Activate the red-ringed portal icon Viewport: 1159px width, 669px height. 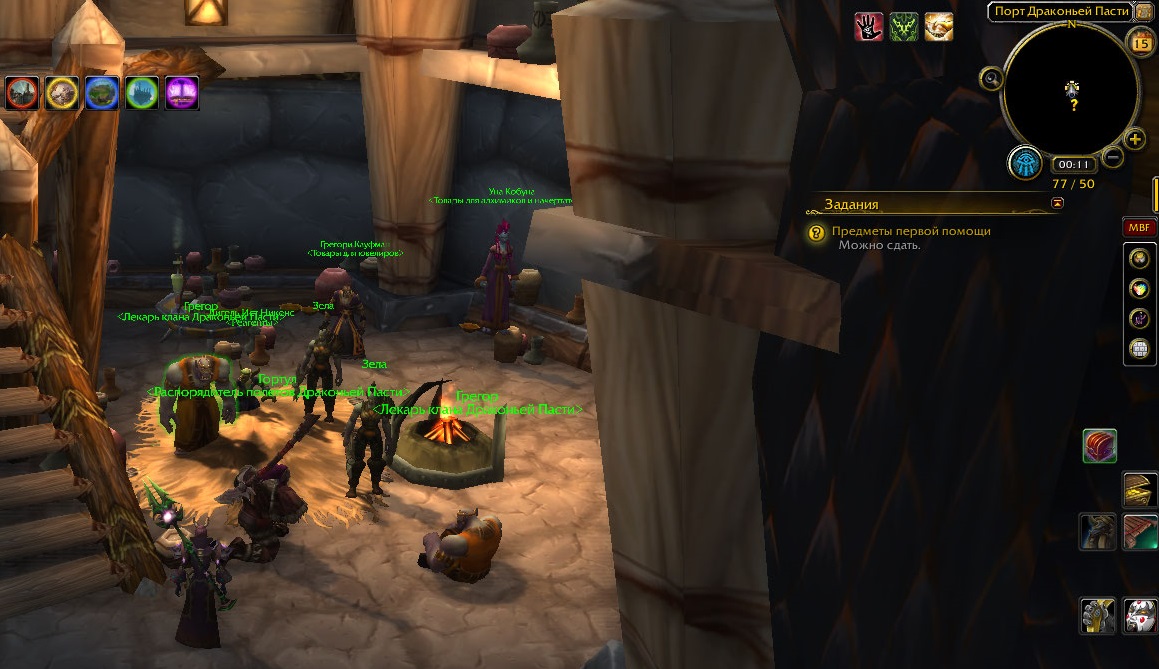click(x=22, y=93)
